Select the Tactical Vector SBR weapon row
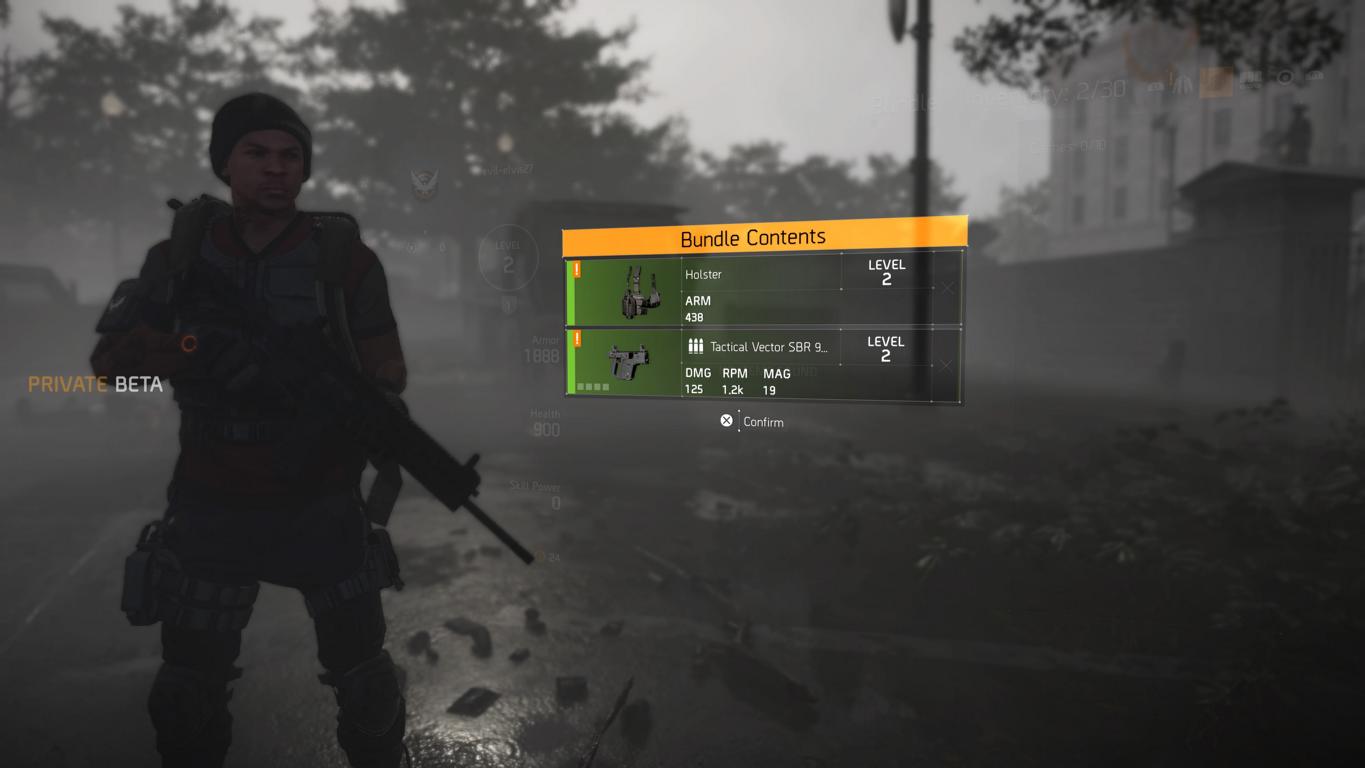 pyautogui.click(x=762, y=365)
